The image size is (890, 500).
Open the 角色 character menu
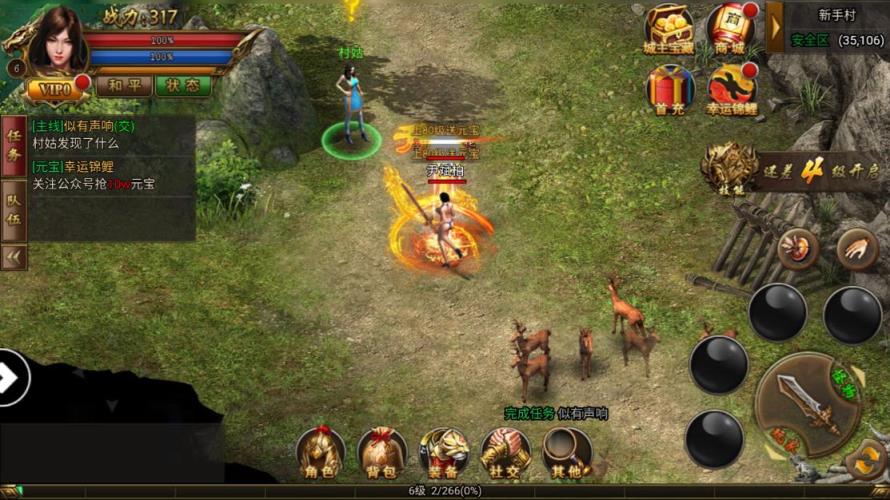(320, 453)
